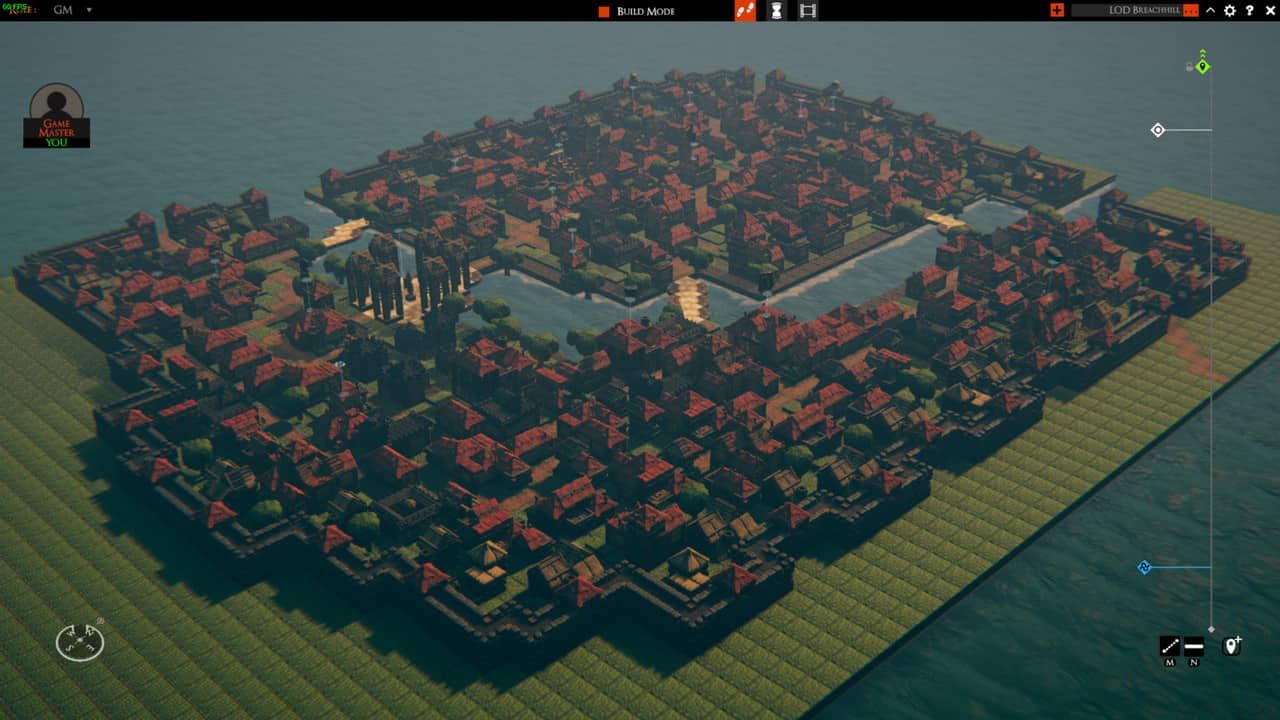This screenshot has height=720, width=1280.
Task: Open the GM role dropdown
Action: 88,10
